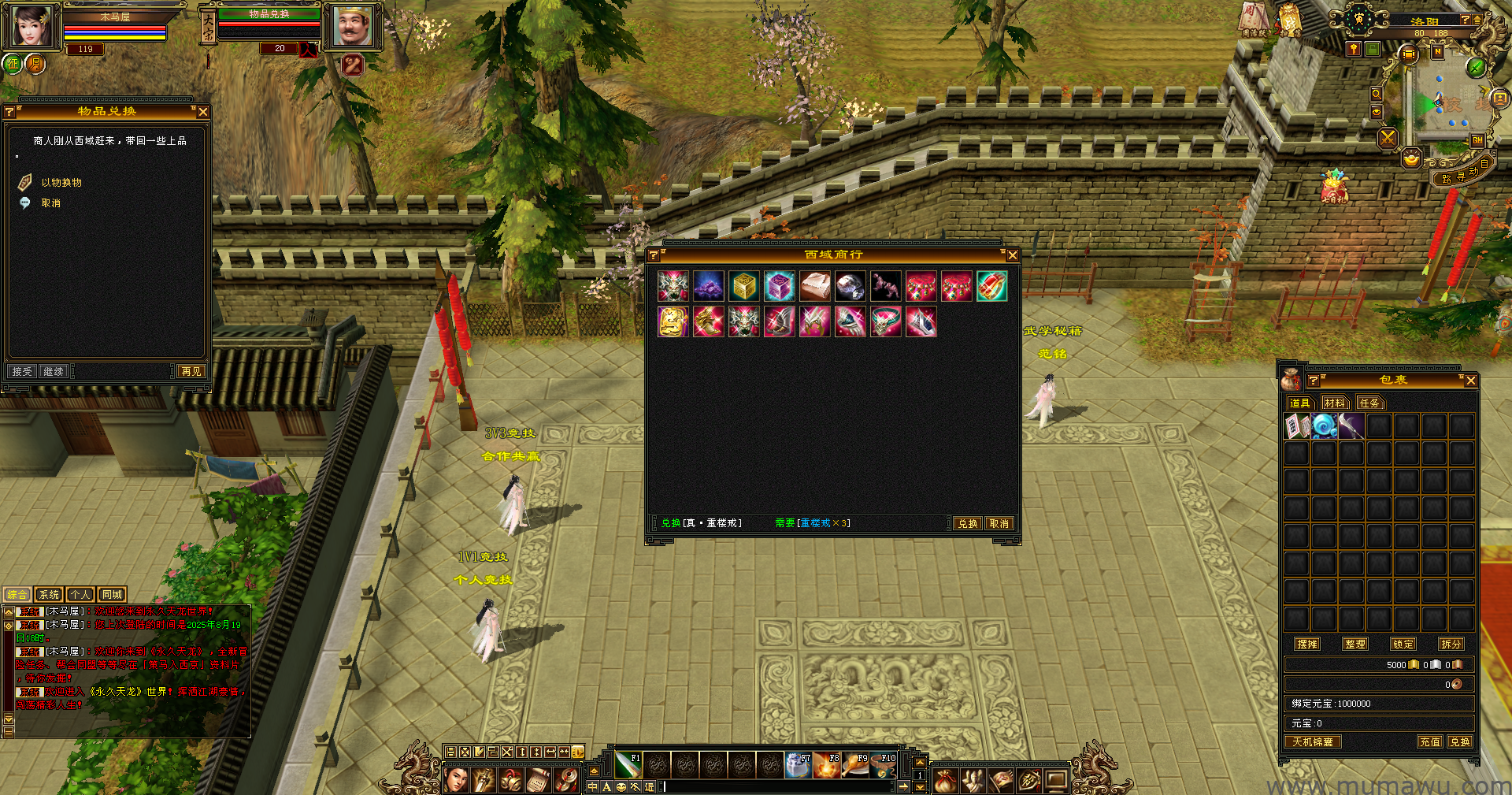Image resolution: width=1512 pixels, height=795 pixels.
Task: Click the 再见 goodbye button
Action: coord(191,371)
